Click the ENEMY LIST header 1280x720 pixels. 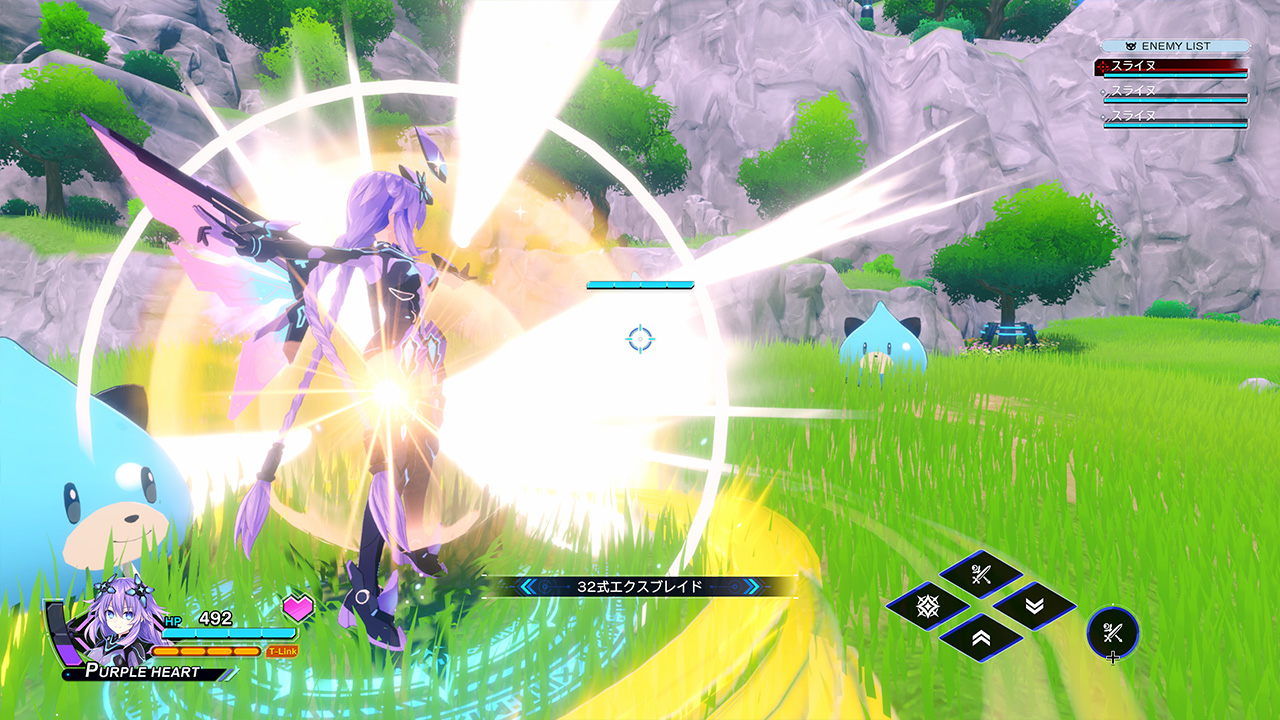[1176, 46]
